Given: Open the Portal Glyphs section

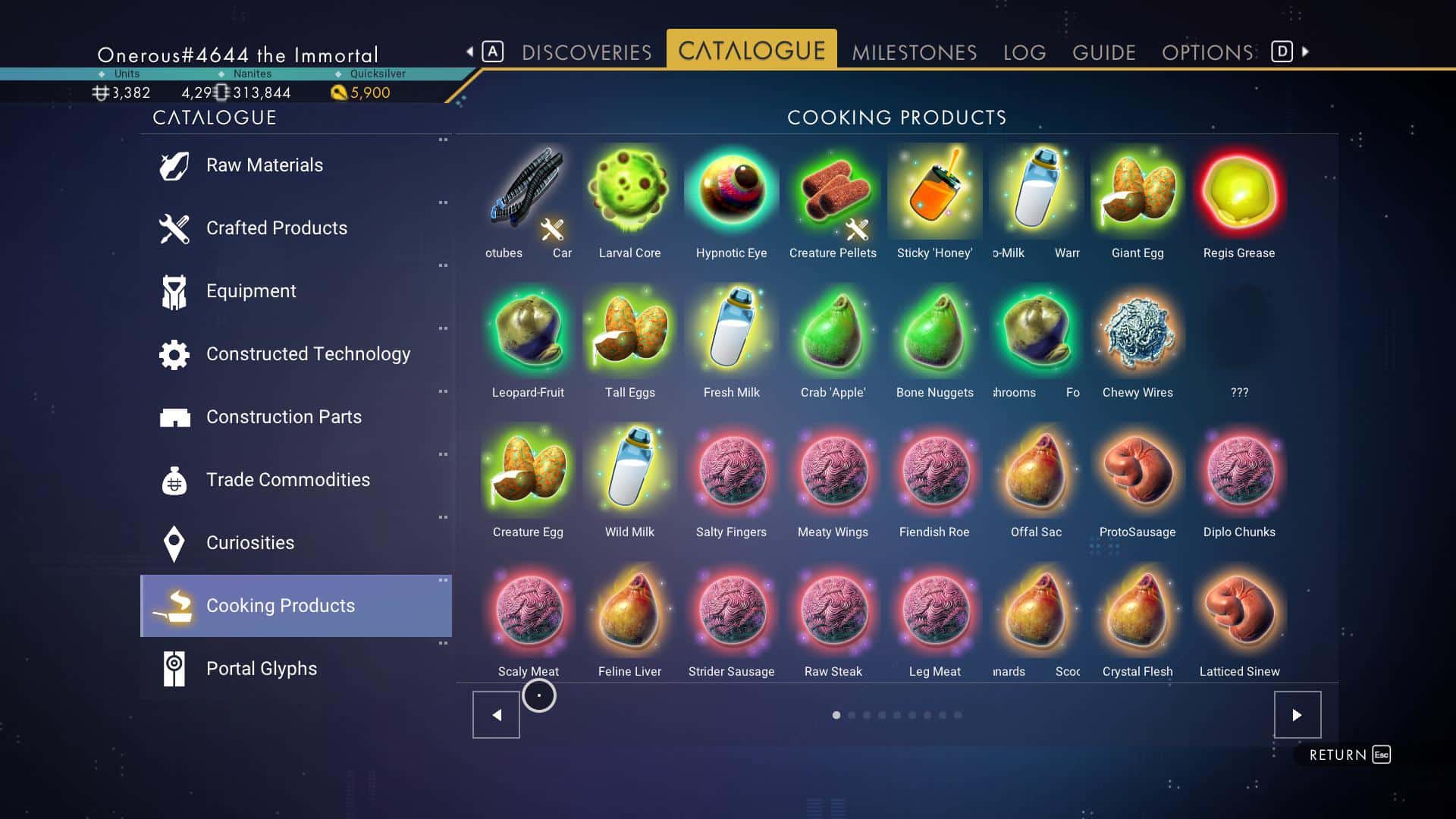Looking at the screenshot, I should (x=174, y=668).
